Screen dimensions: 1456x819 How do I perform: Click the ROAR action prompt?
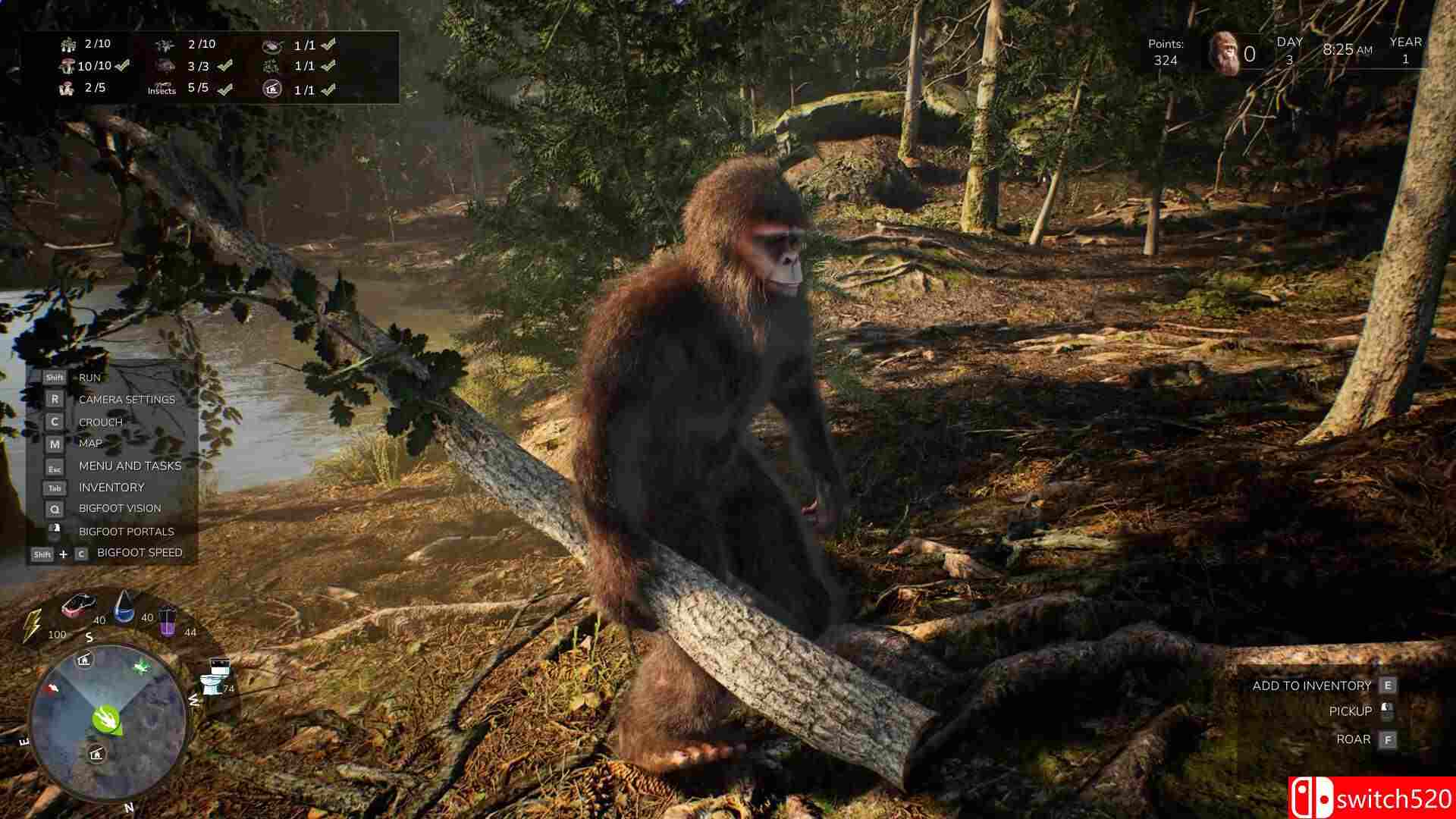point(1355,738)
